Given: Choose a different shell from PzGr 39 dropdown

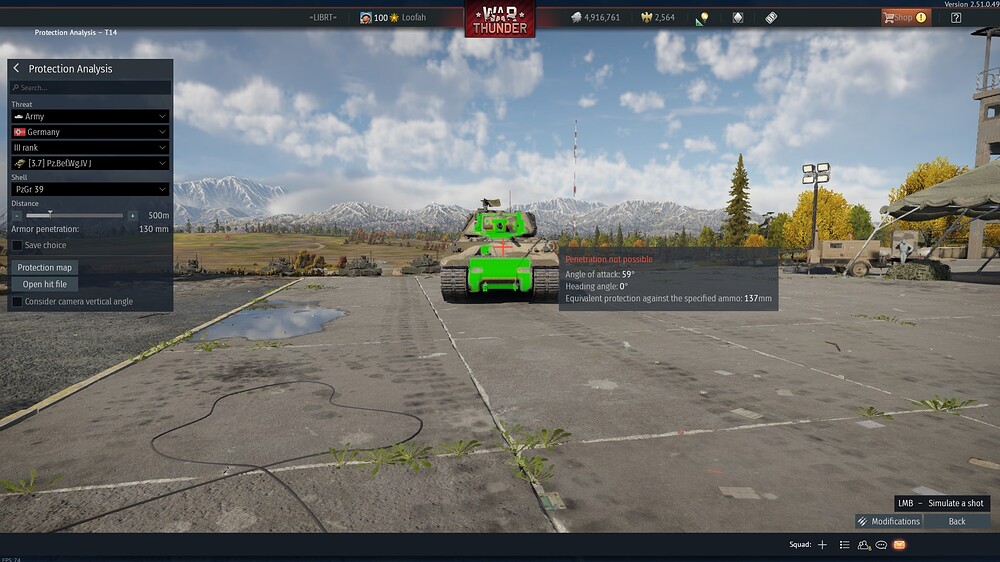Looking at the screenshot, I should [89, 189].
